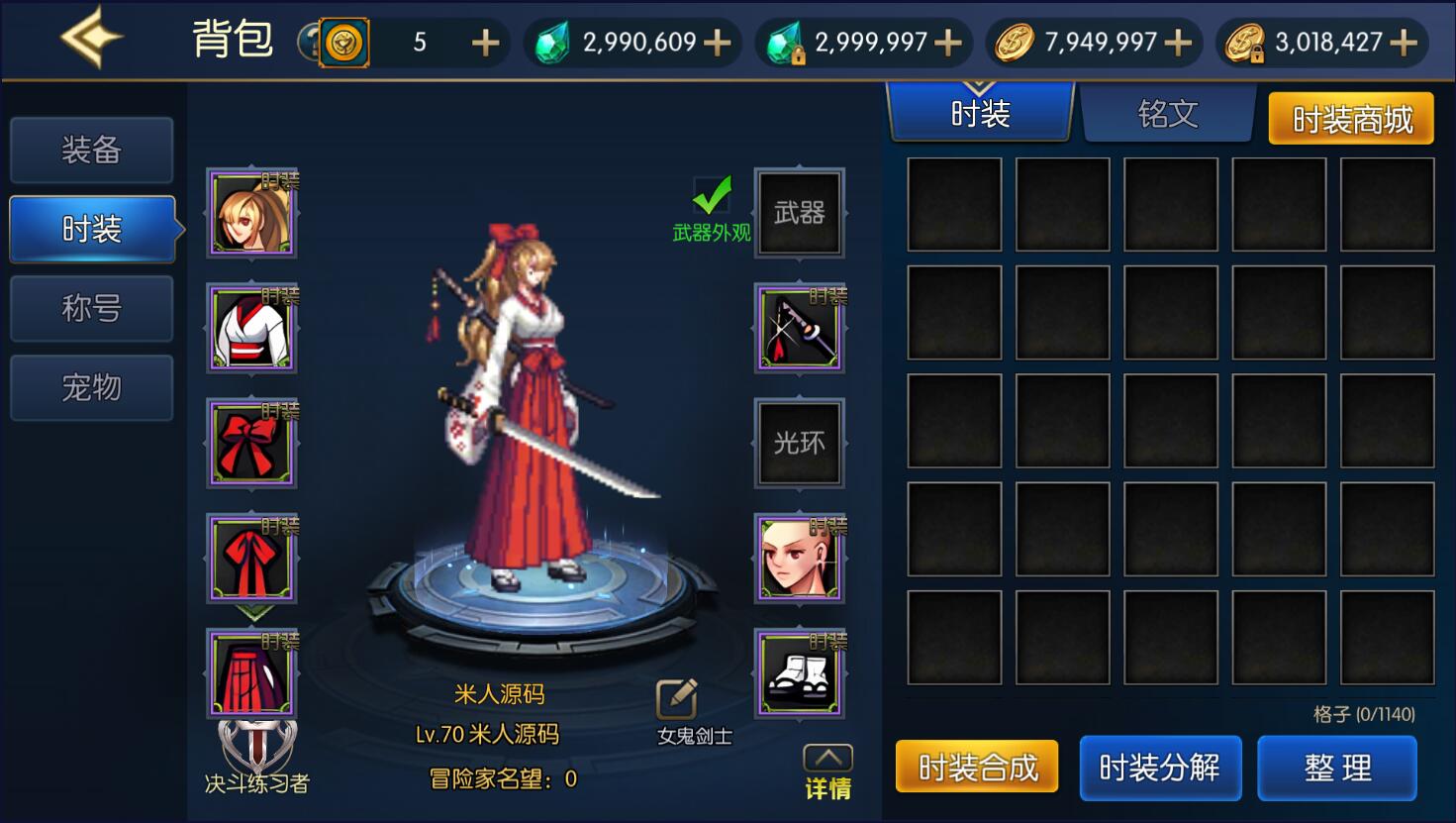Click the edit name pencil icon
Screen dimensions: 1456x823
coord(677,699)
